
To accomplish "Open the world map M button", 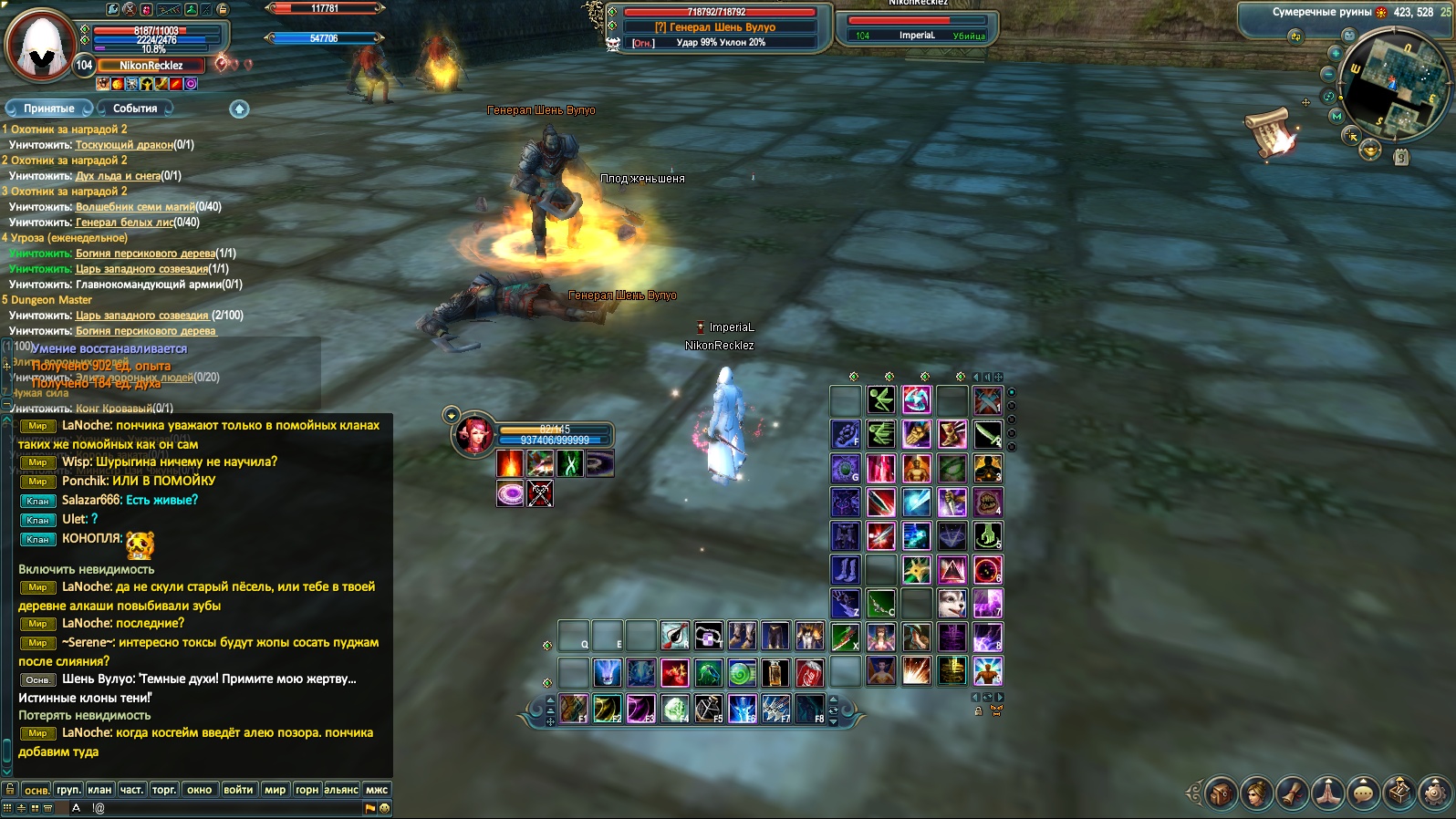I will click(1336, 116).
